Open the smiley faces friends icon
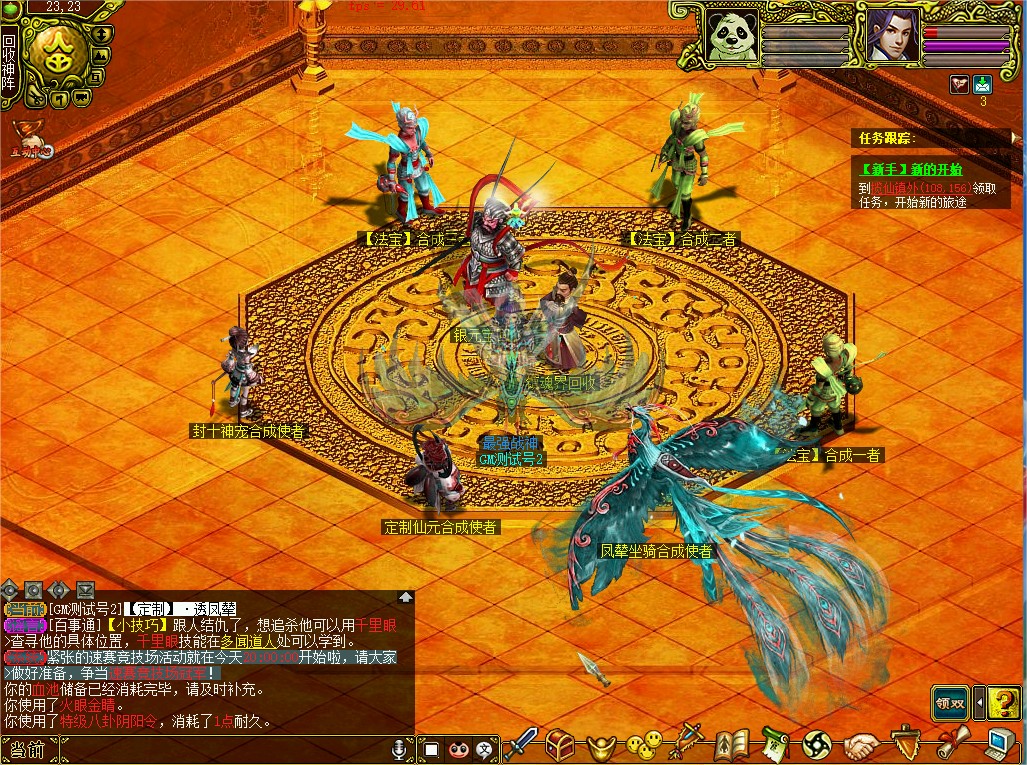This screenshot has height=765, width=1027. (643, 746)
